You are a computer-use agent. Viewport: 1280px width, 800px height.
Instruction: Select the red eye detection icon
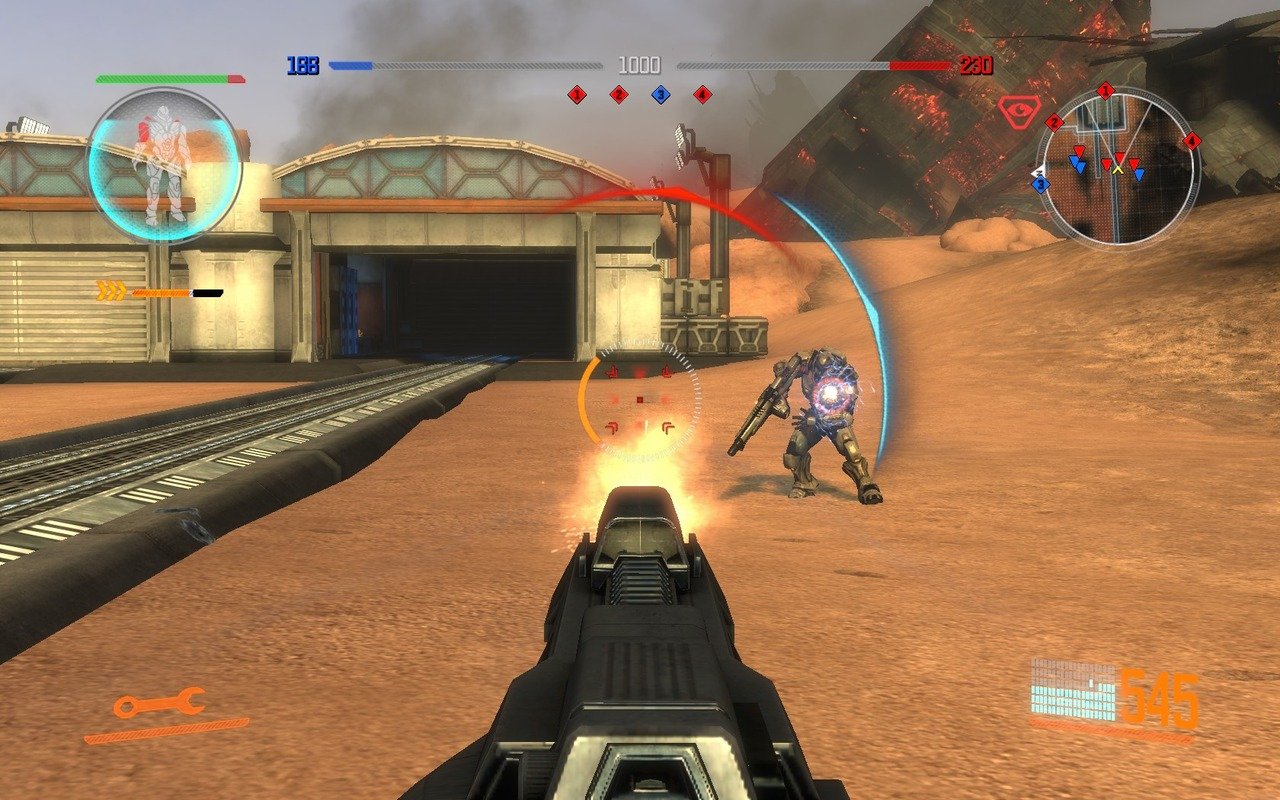[1018, 108]
